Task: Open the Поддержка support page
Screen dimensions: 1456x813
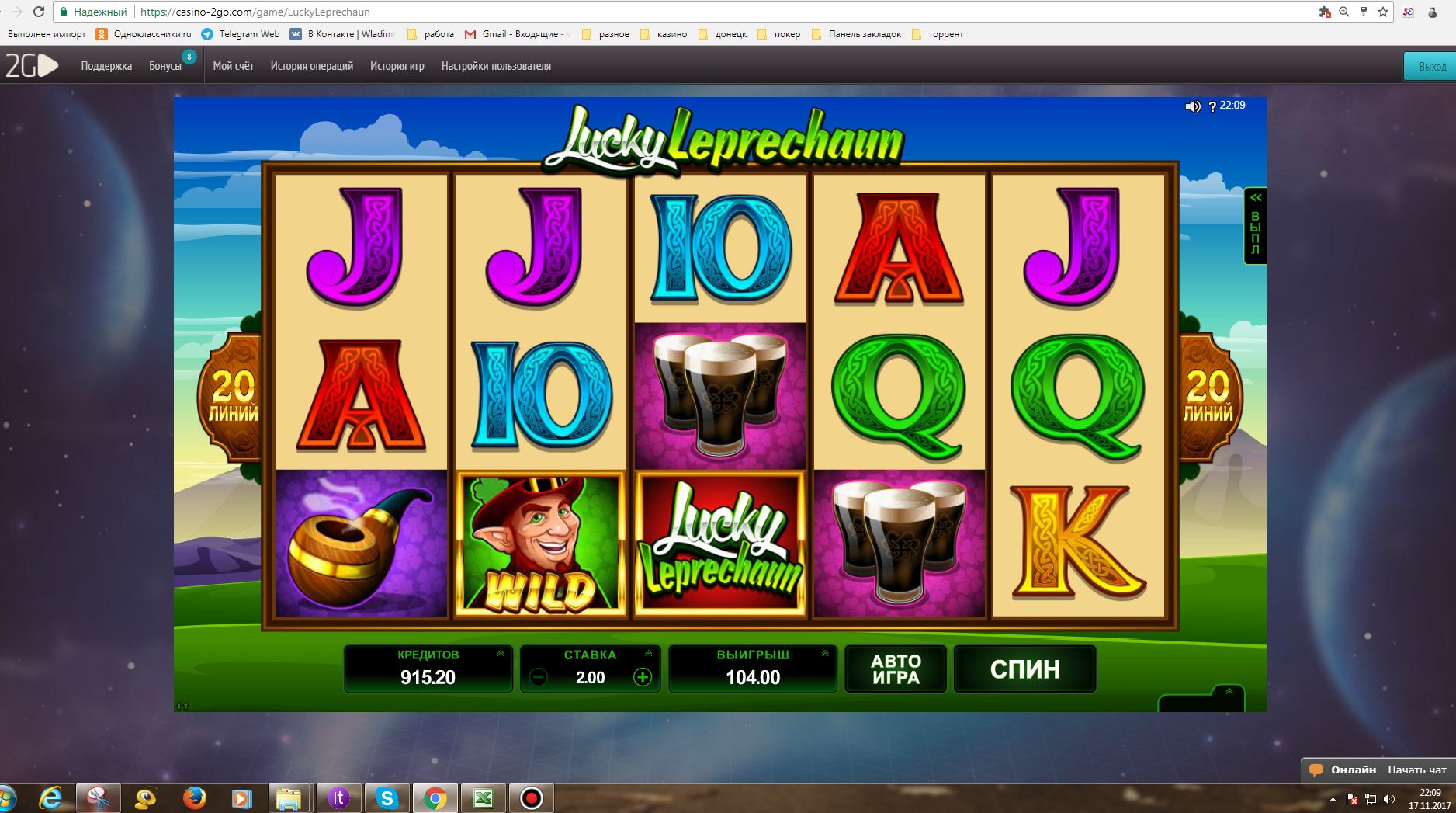Action: 106,66
